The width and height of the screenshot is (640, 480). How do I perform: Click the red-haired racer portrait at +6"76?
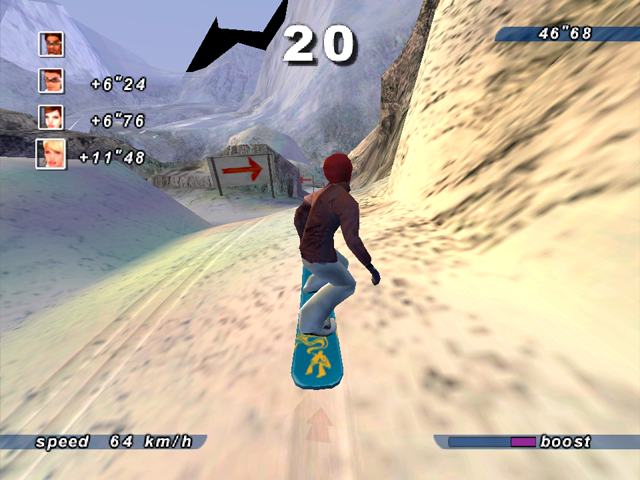pyautogui.click(x=51, y=117)
